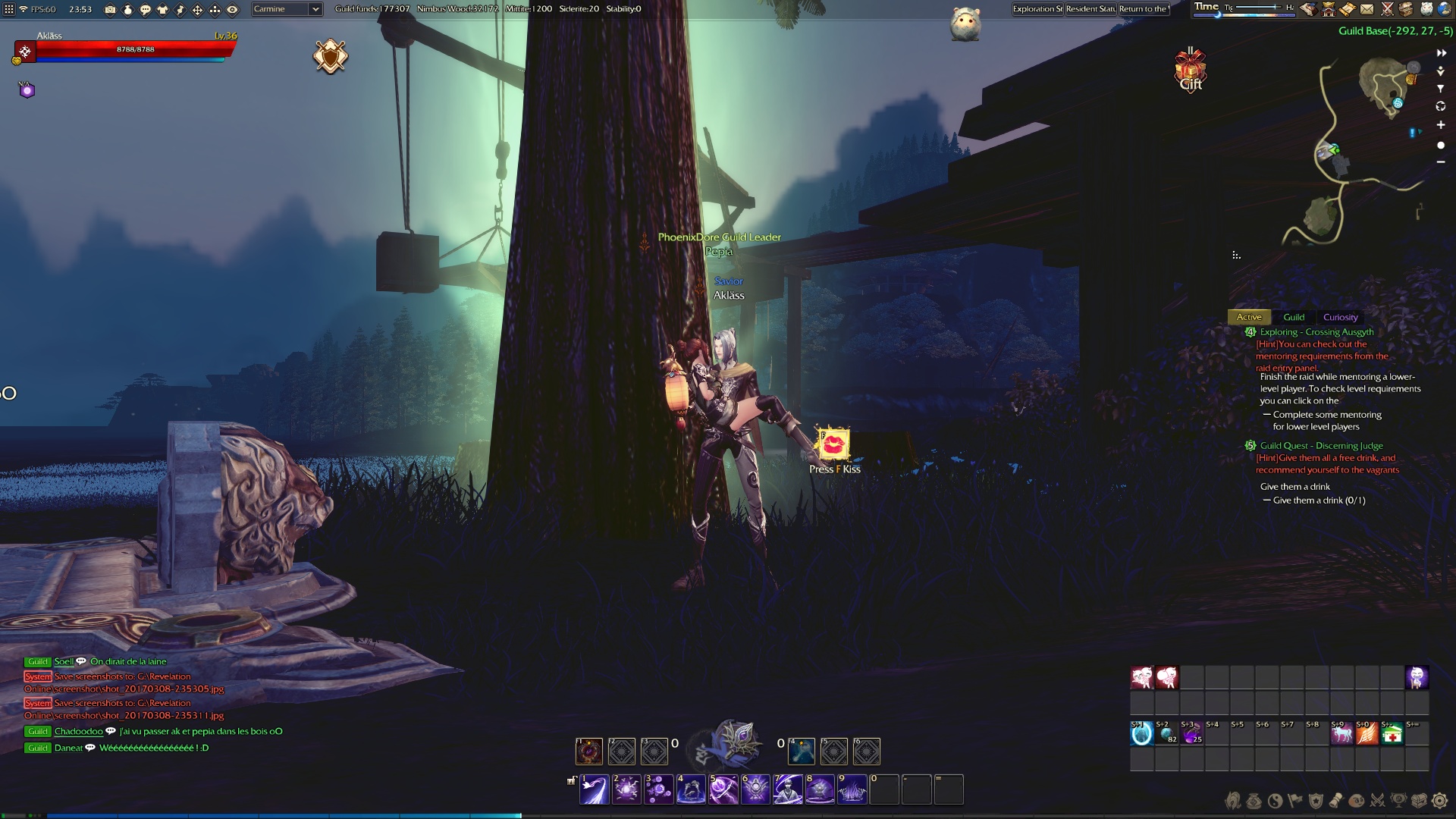The height and width of the screenshot is (819, 1456).
Task: Use the first aid kit hotbar slot
Action: [1392, 733]
